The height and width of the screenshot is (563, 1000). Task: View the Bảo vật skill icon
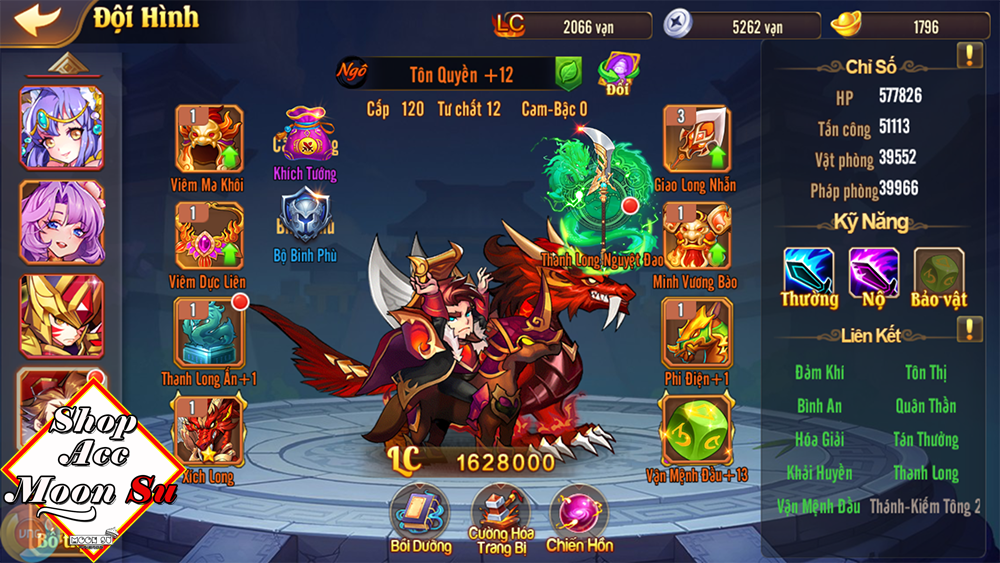(x=938, y=272)
